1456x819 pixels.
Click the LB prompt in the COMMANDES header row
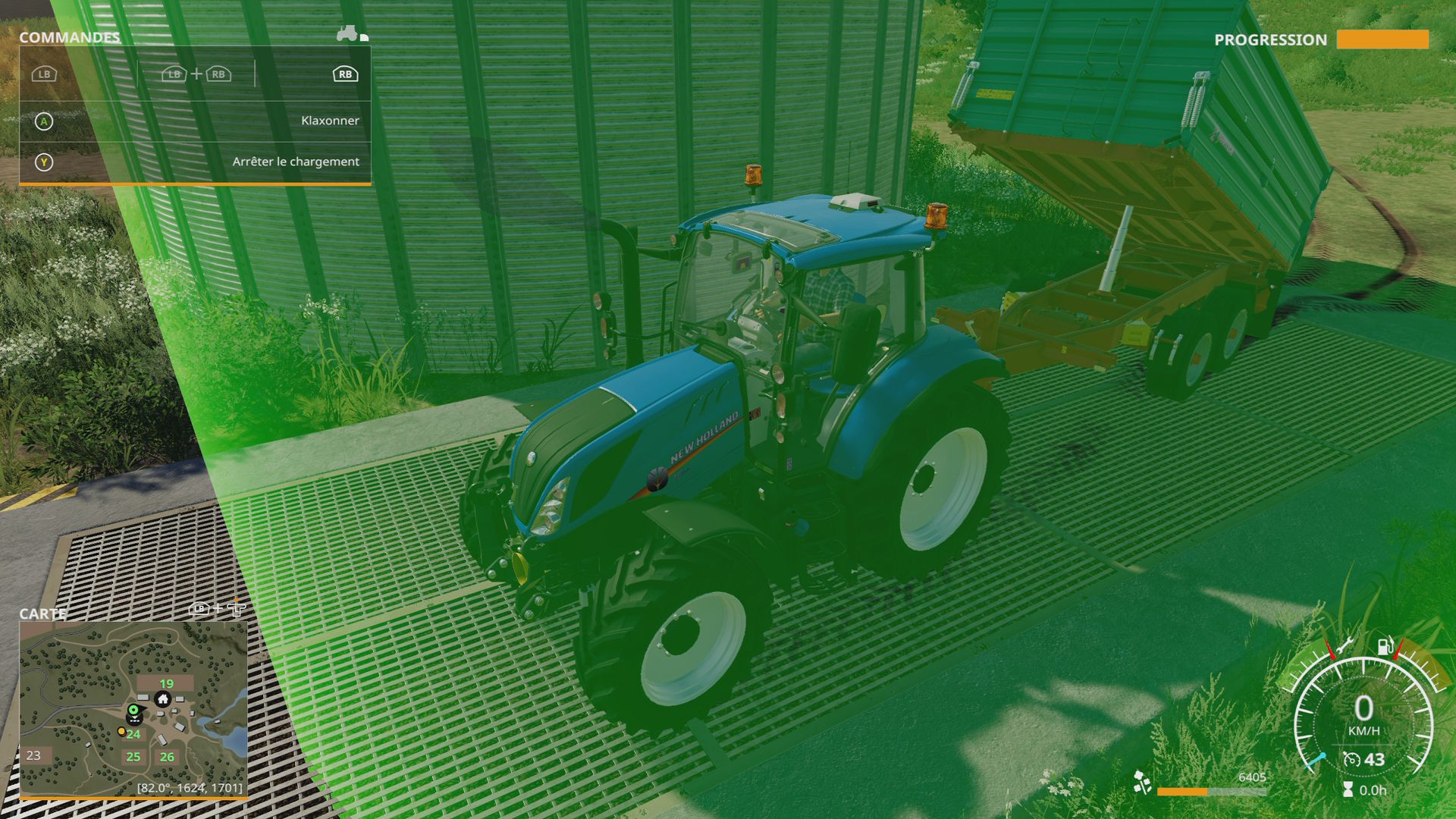pyautogui.click(x=43, y=74)
